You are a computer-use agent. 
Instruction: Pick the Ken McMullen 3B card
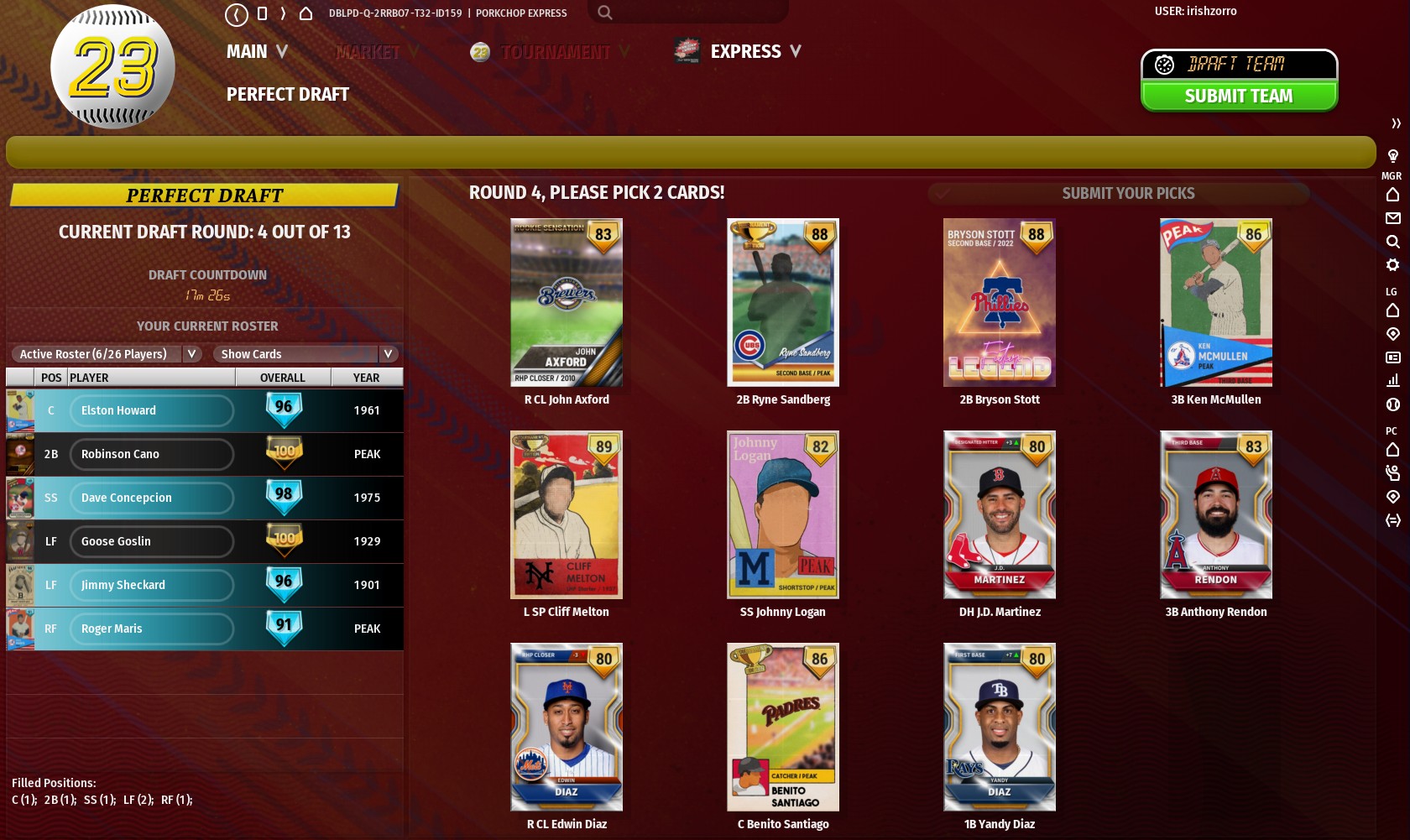1216,303
